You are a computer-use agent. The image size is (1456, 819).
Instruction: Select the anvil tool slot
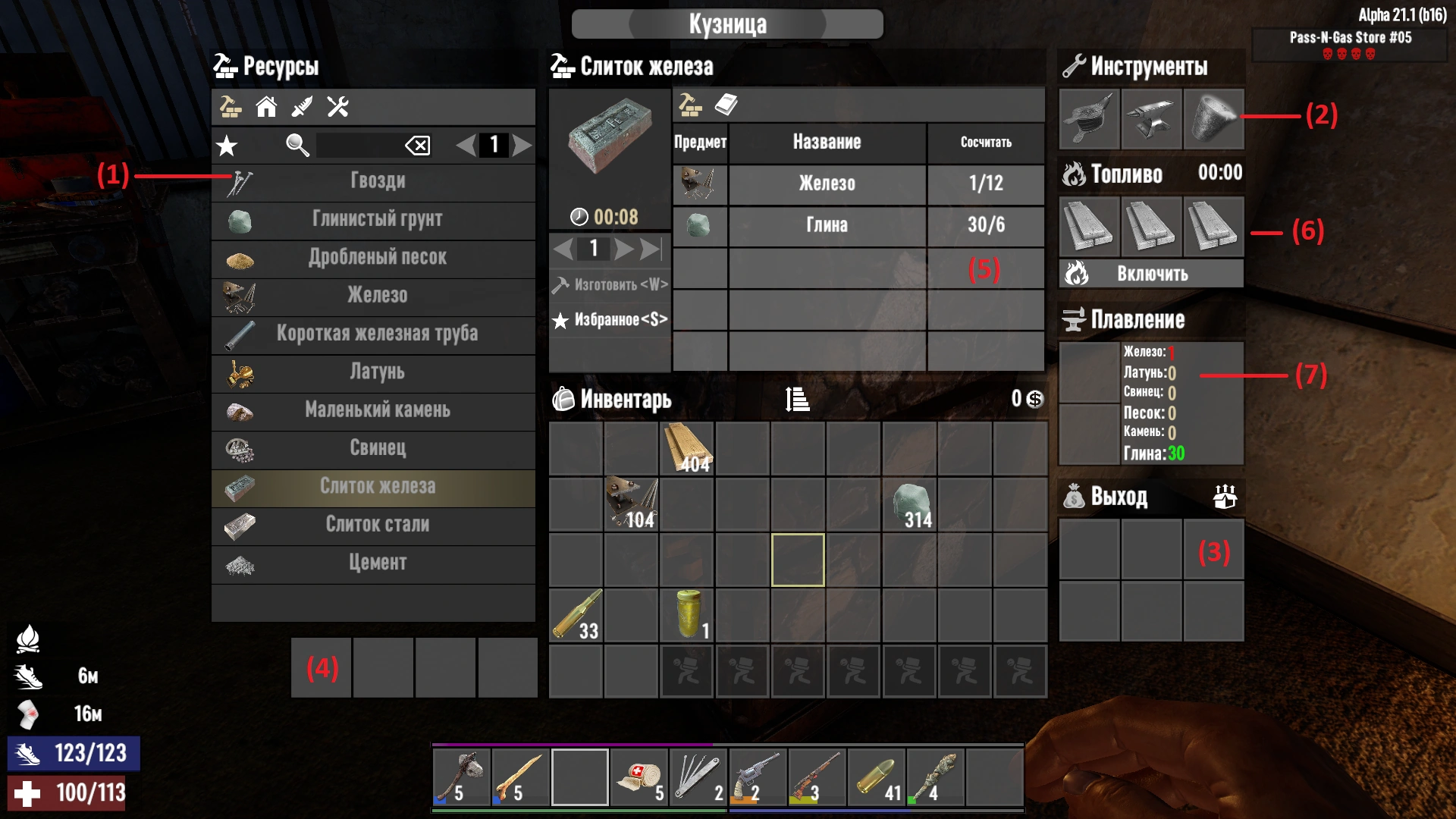click(1151, 119)
